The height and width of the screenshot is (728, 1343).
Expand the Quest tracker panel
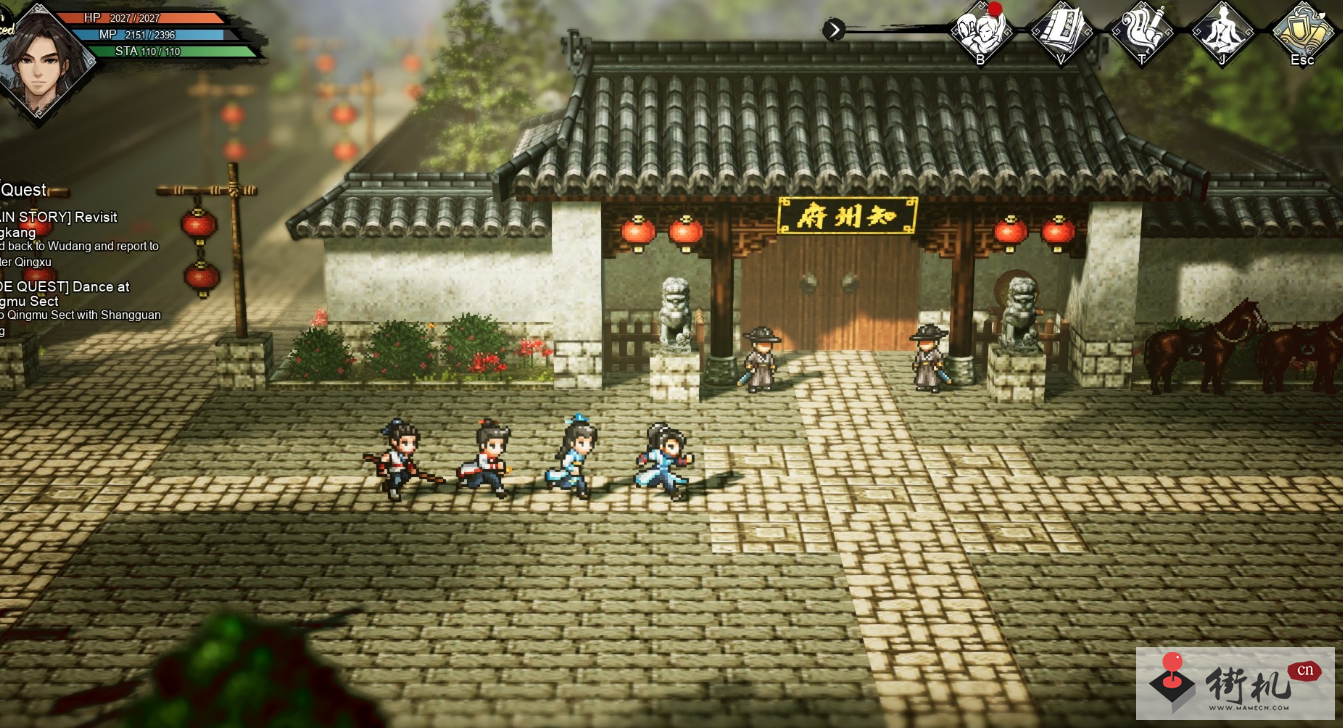pyautogui.click(x=25, y=190)
